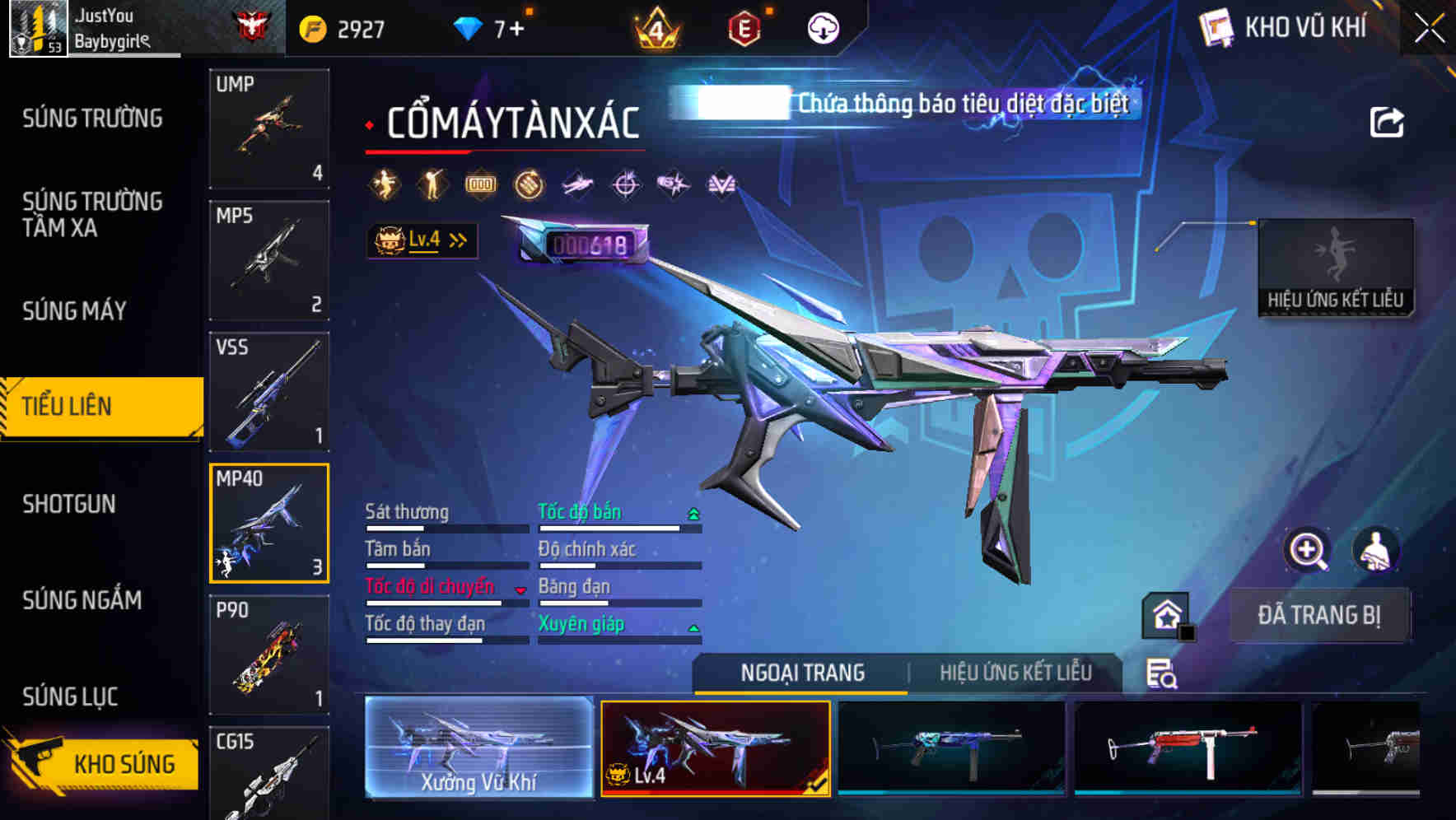
Task: Switch to the HIỆU ỨNG KẾT LIỄU tab
Action: click(x=1017, y=673)
